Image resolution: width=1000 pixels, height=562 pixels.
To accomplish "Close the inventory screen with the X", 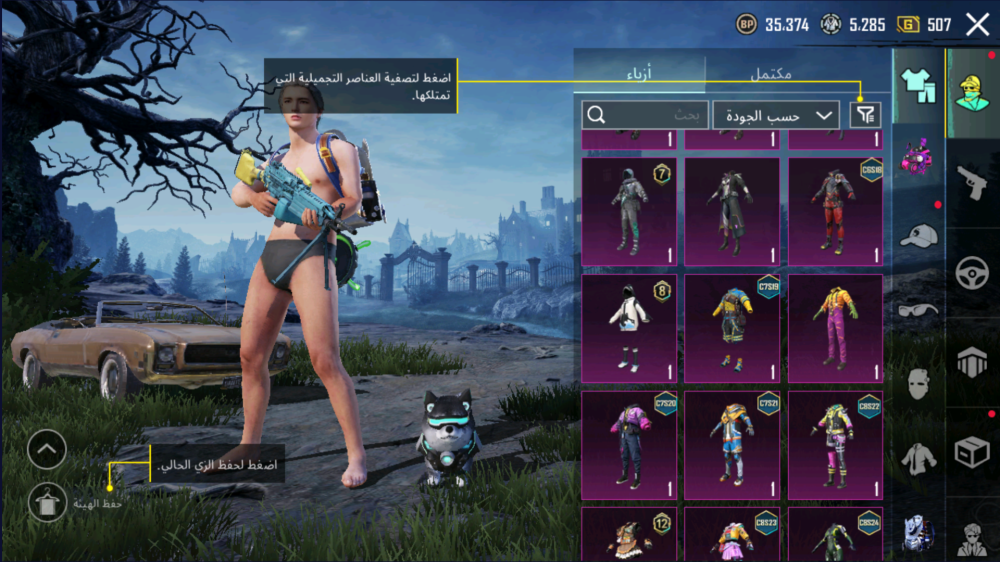I will coord(977,25).
